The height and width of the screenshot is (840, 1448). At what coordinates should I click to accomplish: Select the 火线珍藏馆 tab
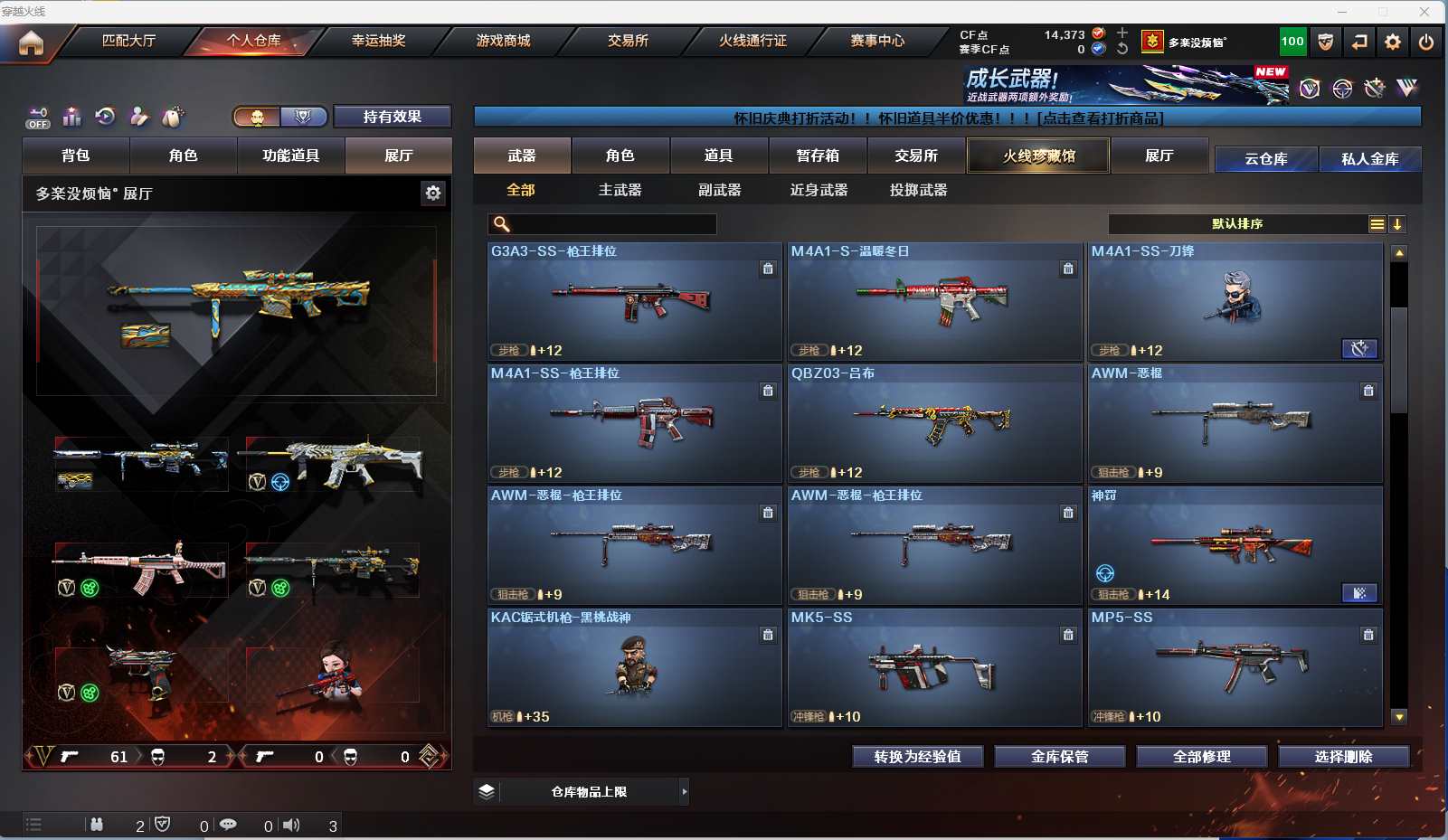point(1038,156)
